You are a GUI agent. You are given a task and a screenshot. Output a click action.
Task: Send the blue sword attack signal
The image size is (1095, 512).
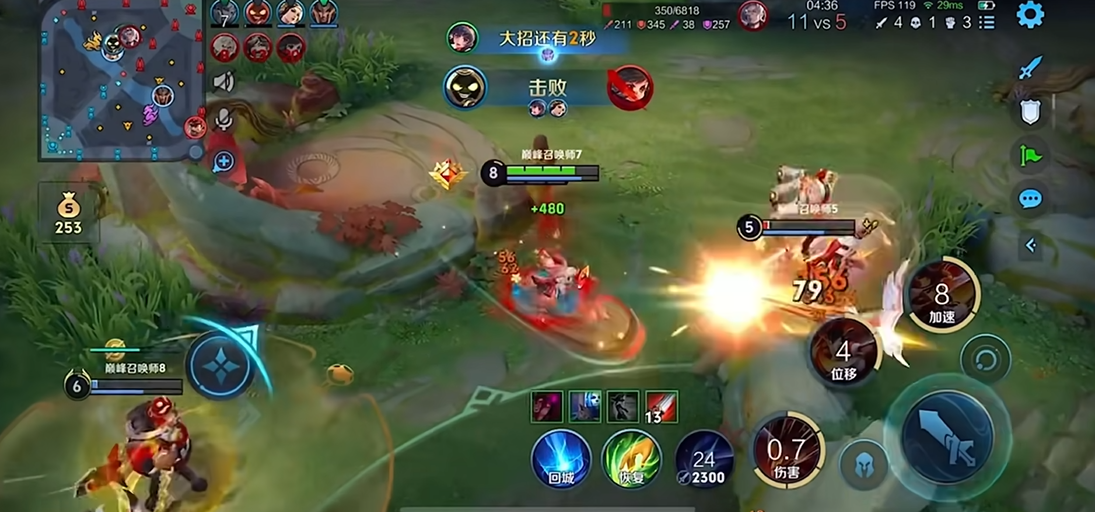point(1030,68)
